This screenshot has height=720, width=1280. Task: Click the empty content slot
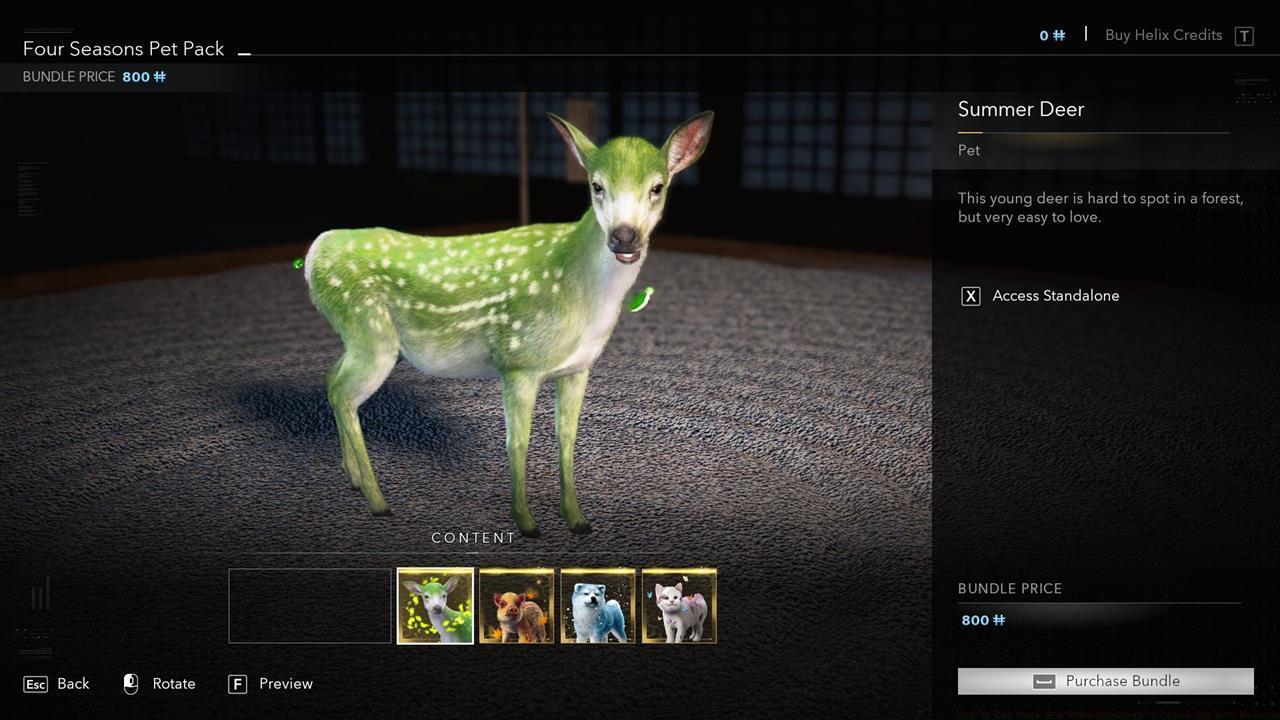tap(308, 604)
